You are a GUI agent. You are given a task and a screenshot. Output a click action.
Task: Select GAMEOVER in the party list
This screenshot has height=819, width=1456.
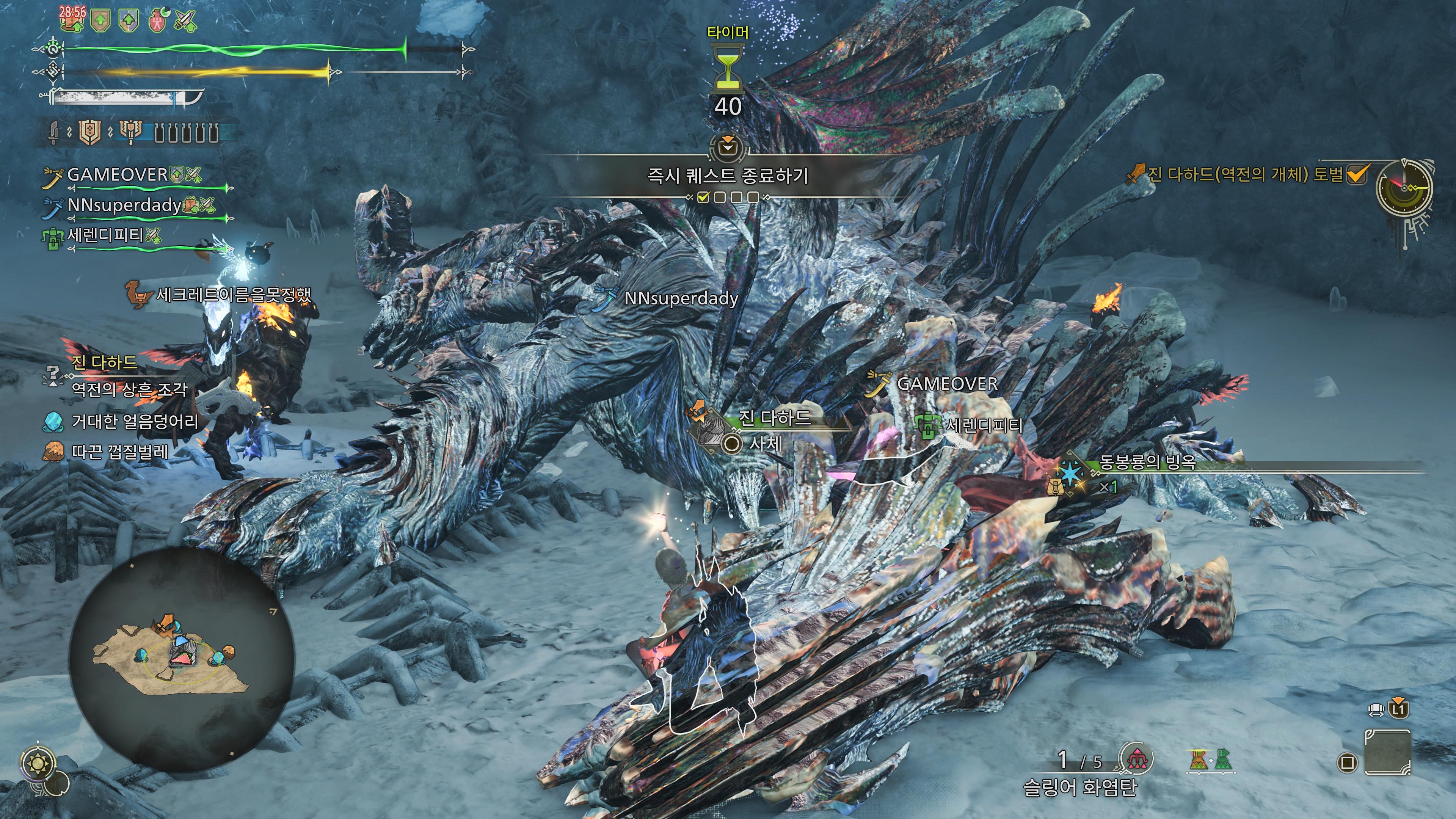coord(118,175)
